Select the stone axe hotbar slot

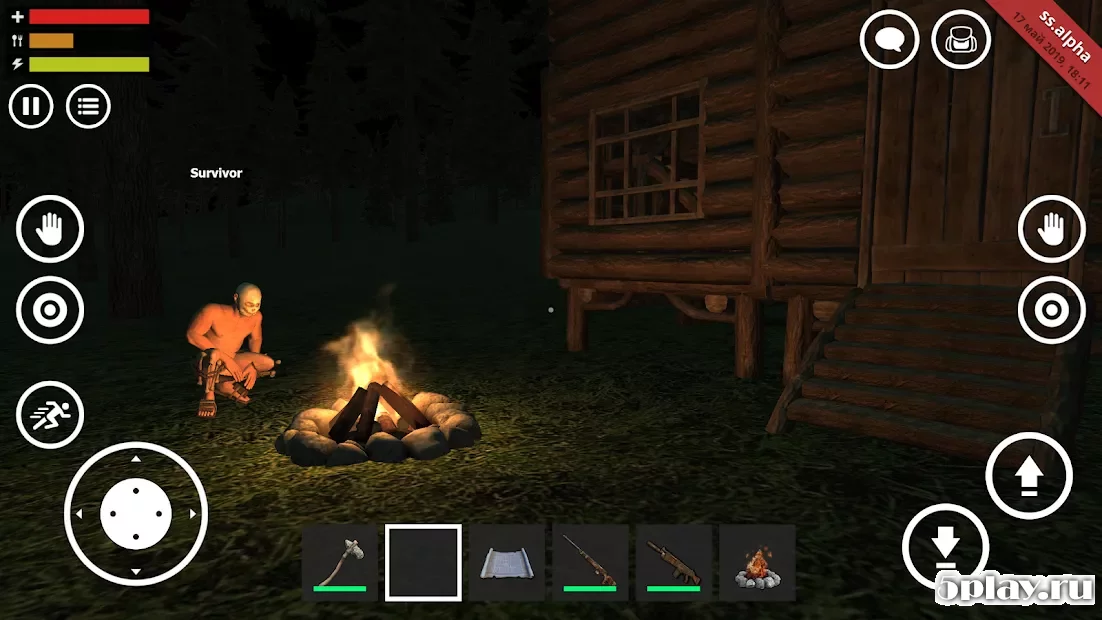click(x=340, y=562)
